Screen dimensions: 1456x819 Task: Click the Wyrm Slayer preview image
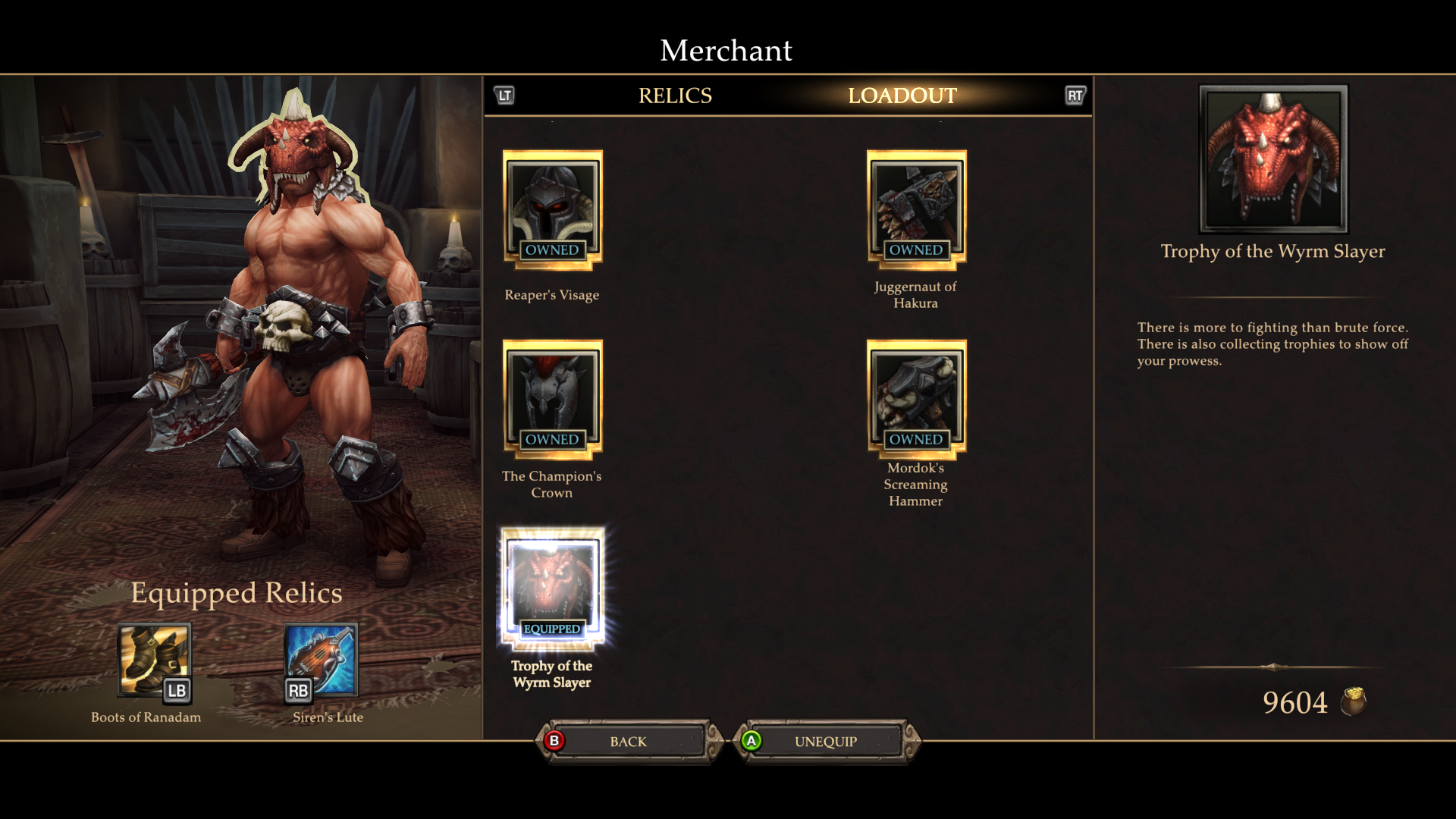pyautogui.click(x=1272, y=158)
